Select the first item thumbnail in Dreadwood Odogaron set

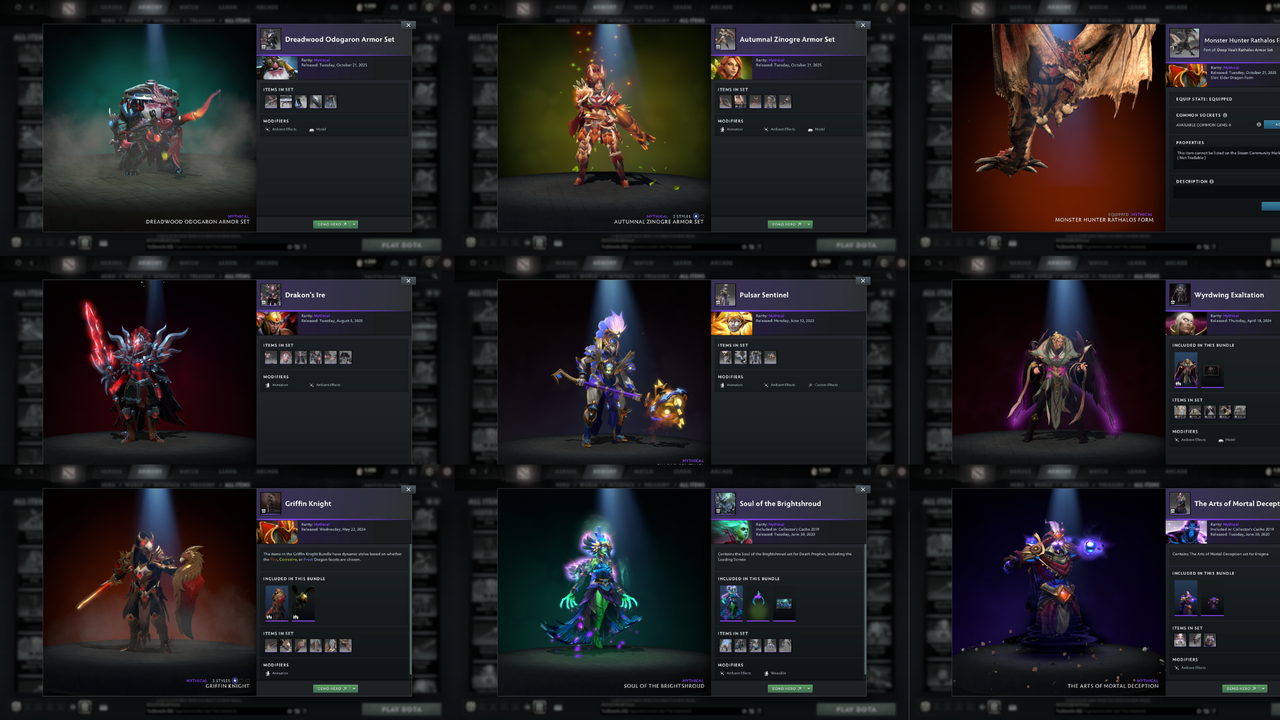click(270, 102)
